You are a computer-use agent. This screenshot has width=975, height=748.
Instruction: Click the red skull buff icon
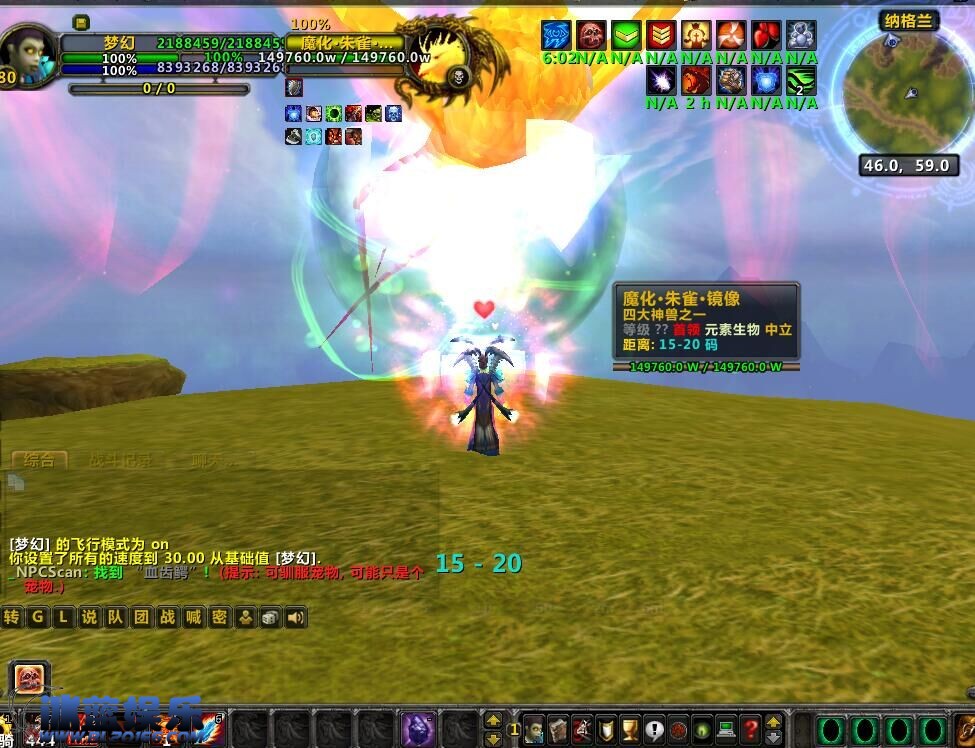pos(591,36)
